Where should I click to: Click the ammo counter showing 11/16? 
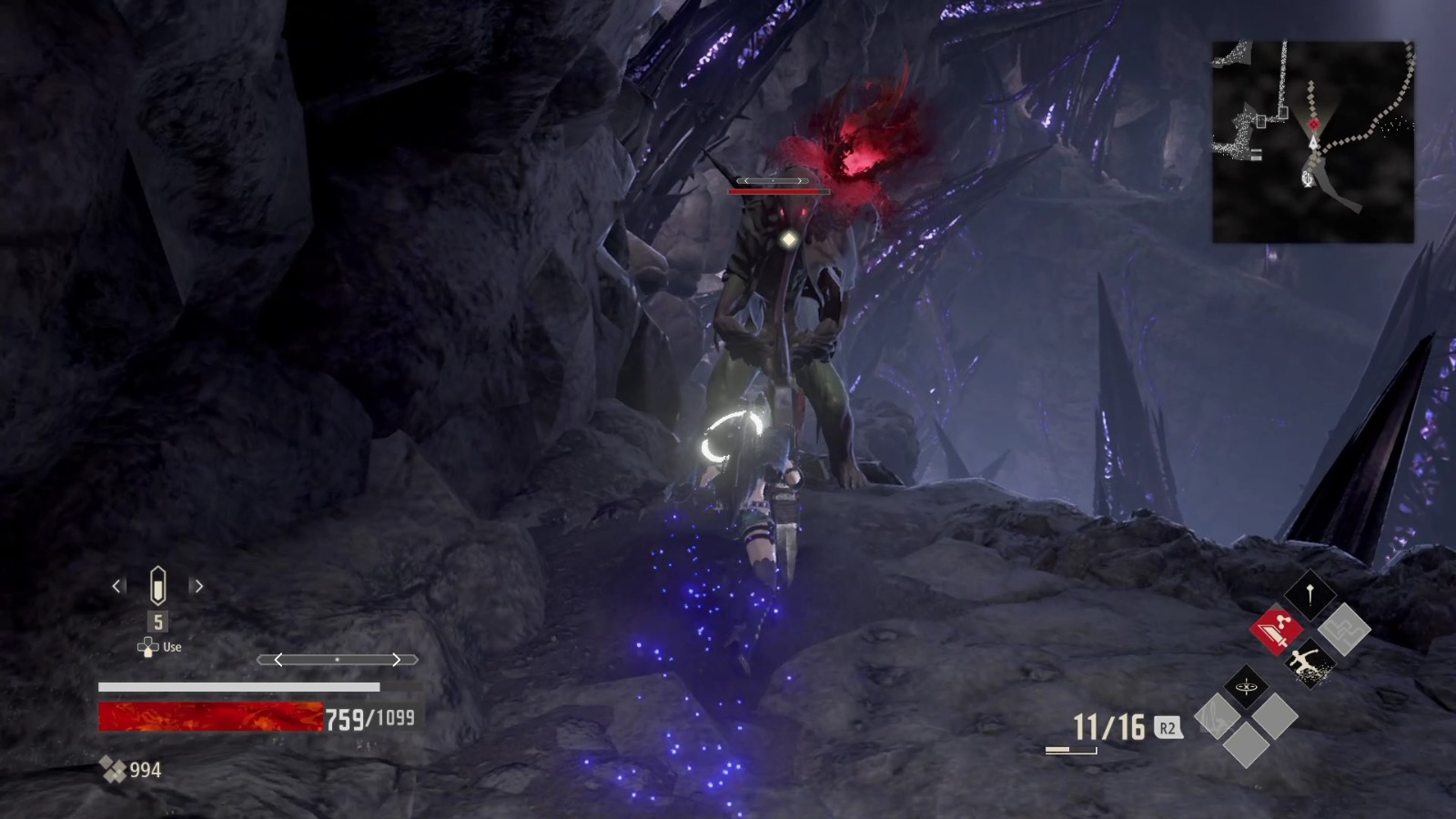1107,726
